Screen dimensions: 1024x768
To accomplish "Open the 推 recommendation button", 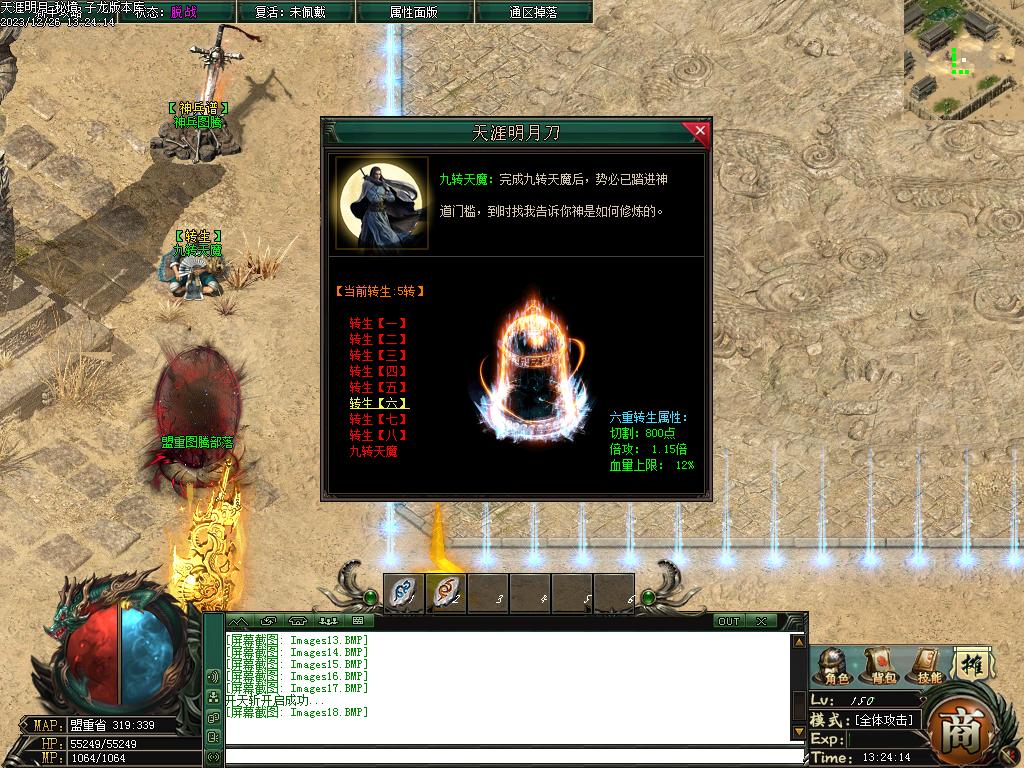I will pyautogui.click(x=972, y=663).
